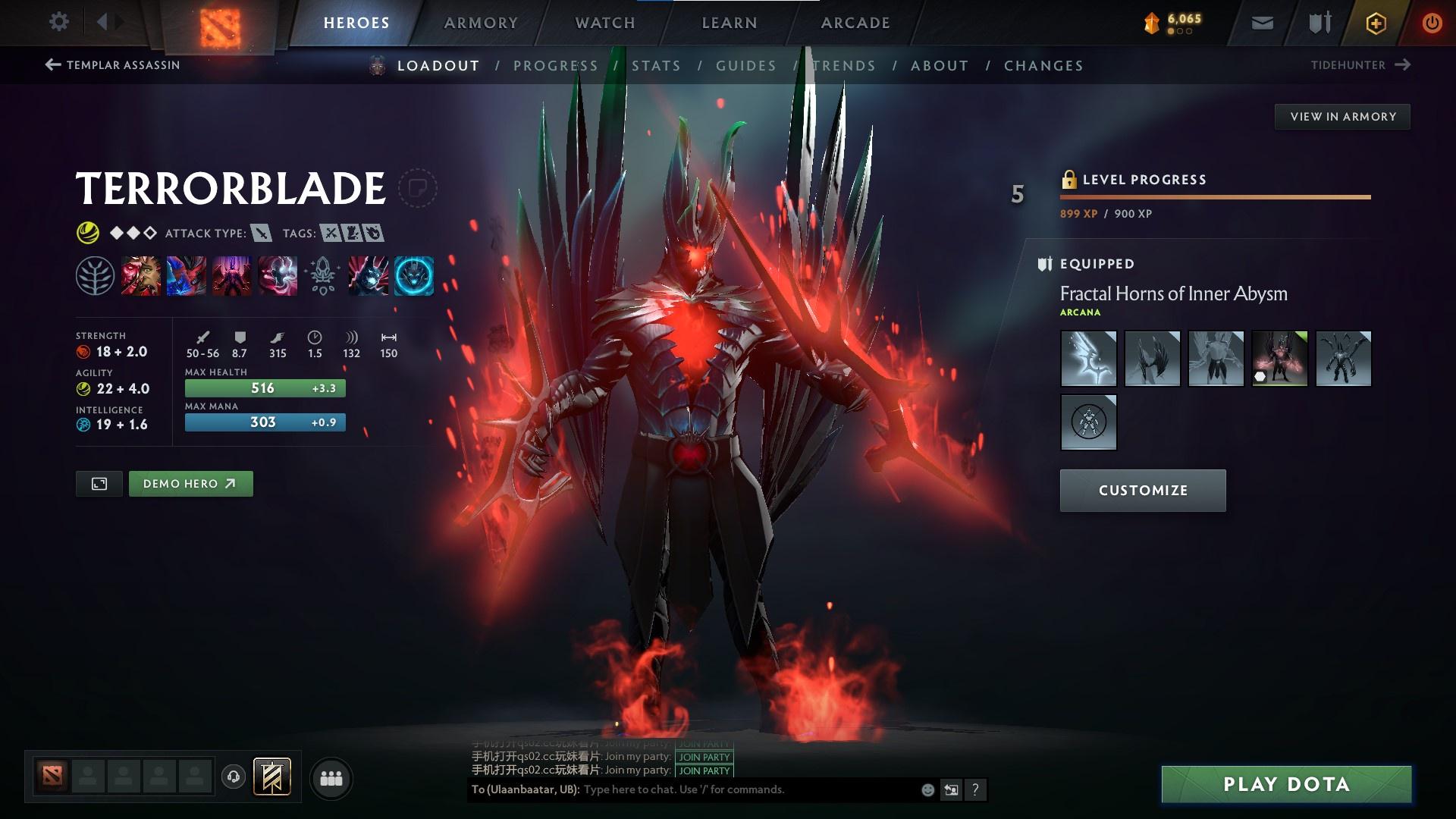Click VIEW IN ARMORY
The height and width of the screenshot is (819, 1456).
(1342, 116)
